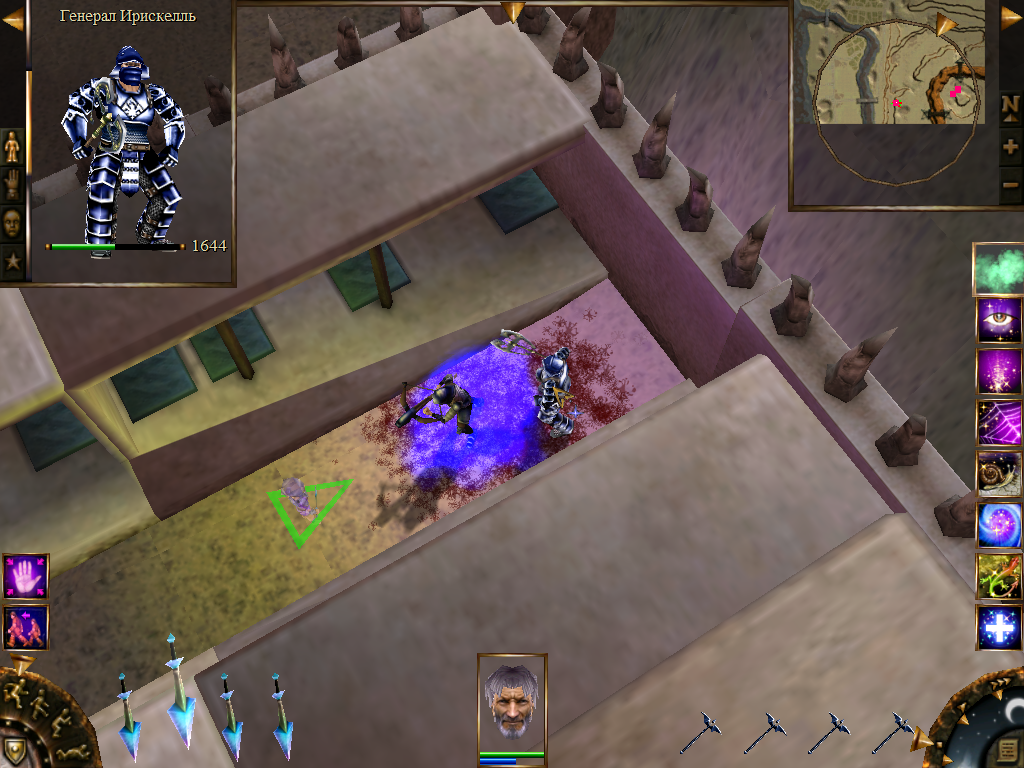Select the grey-haired hero portrait

(x=512, y=698)
